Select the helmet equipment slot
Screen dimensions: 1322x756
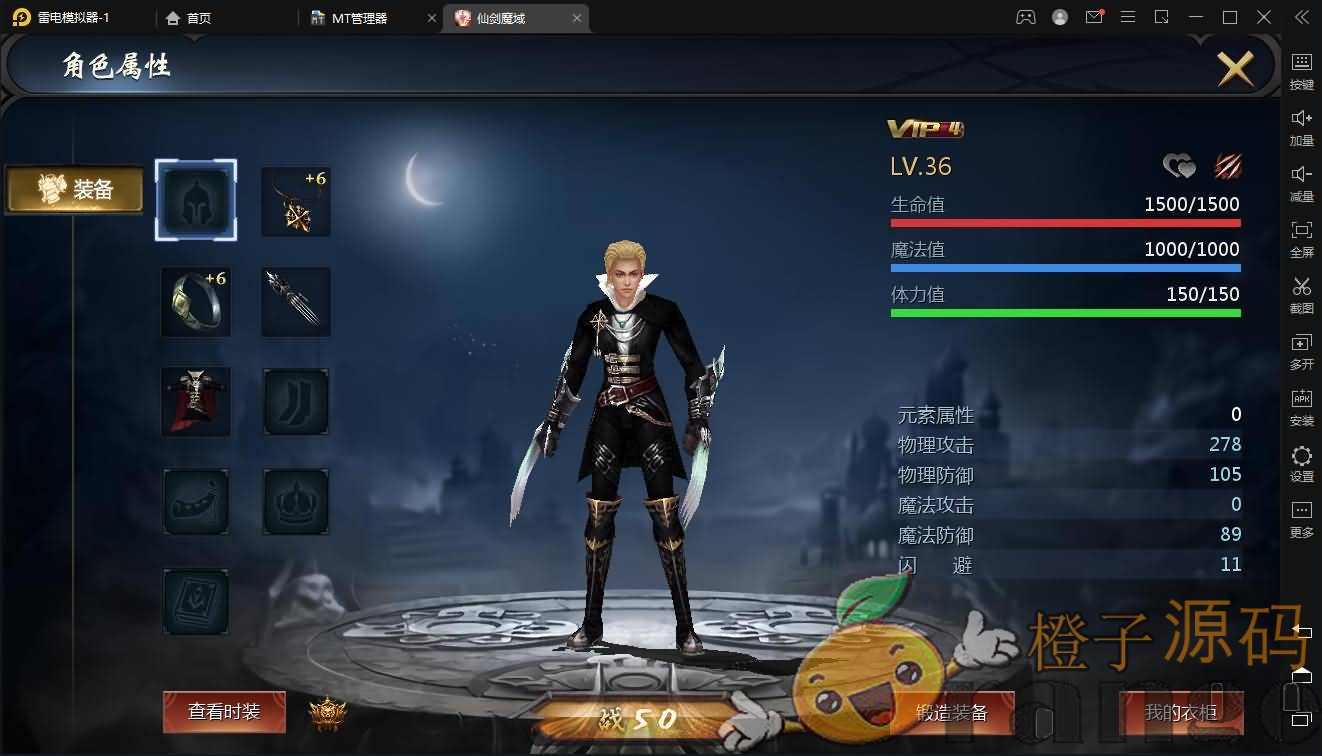[x=196, y=200]
